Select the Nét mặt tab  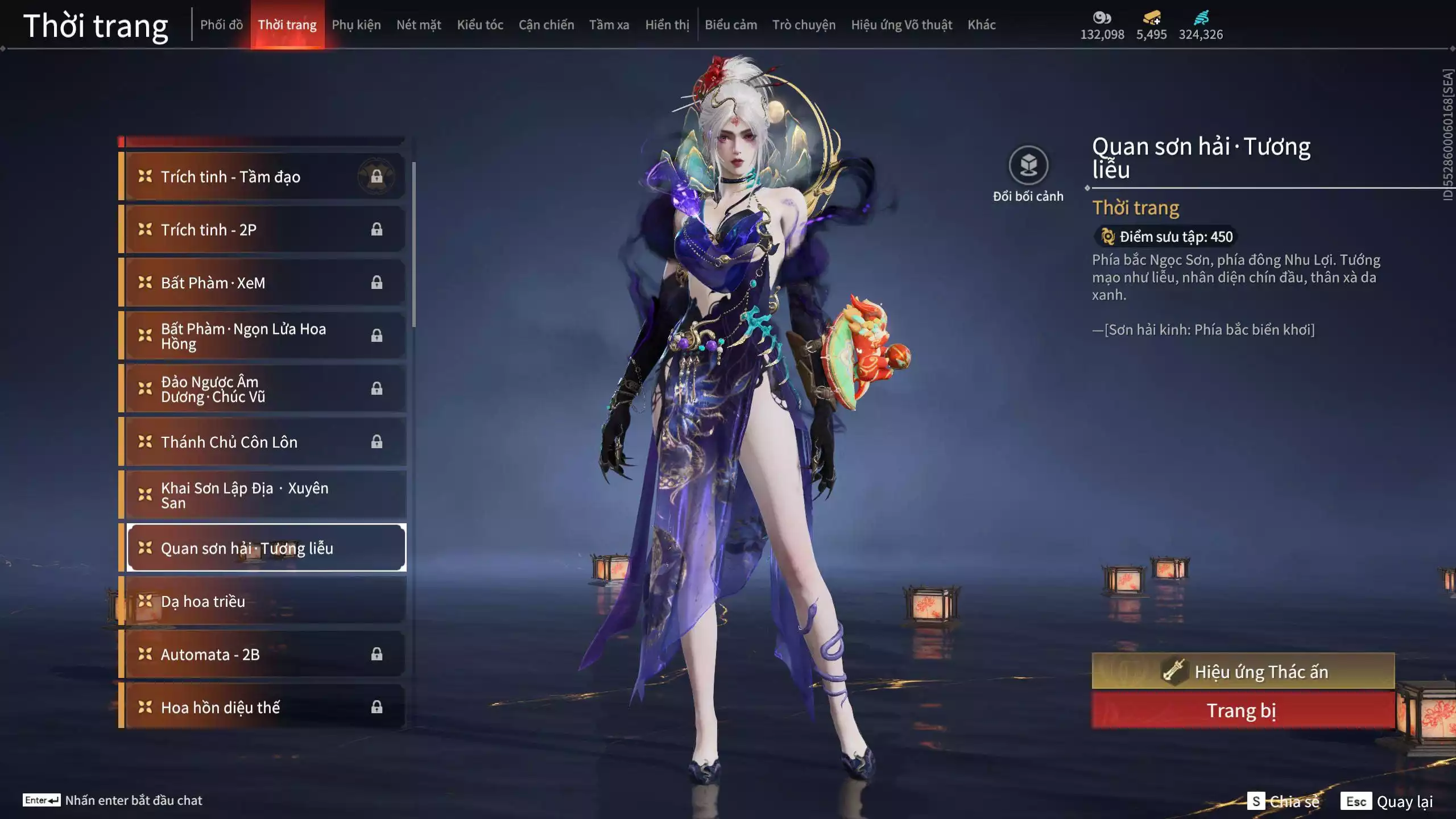coord(419,25)
